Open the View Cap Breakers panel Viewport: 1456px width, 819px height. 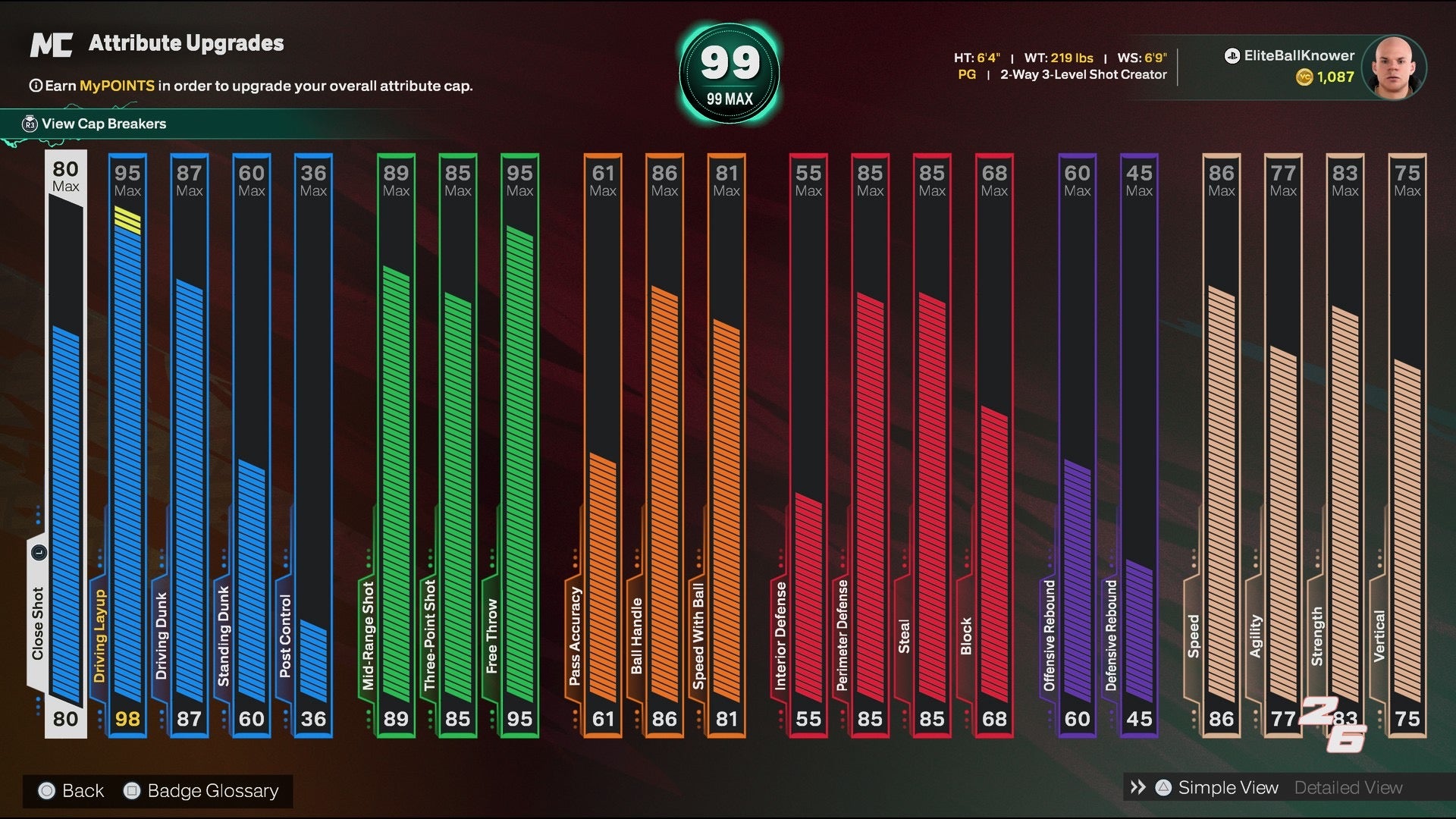click(x=104, y=124)
